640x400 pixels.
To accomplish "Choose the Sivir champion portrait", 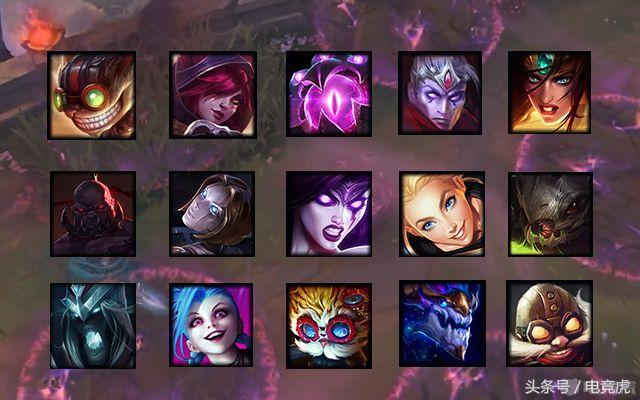I will [549, 93].
